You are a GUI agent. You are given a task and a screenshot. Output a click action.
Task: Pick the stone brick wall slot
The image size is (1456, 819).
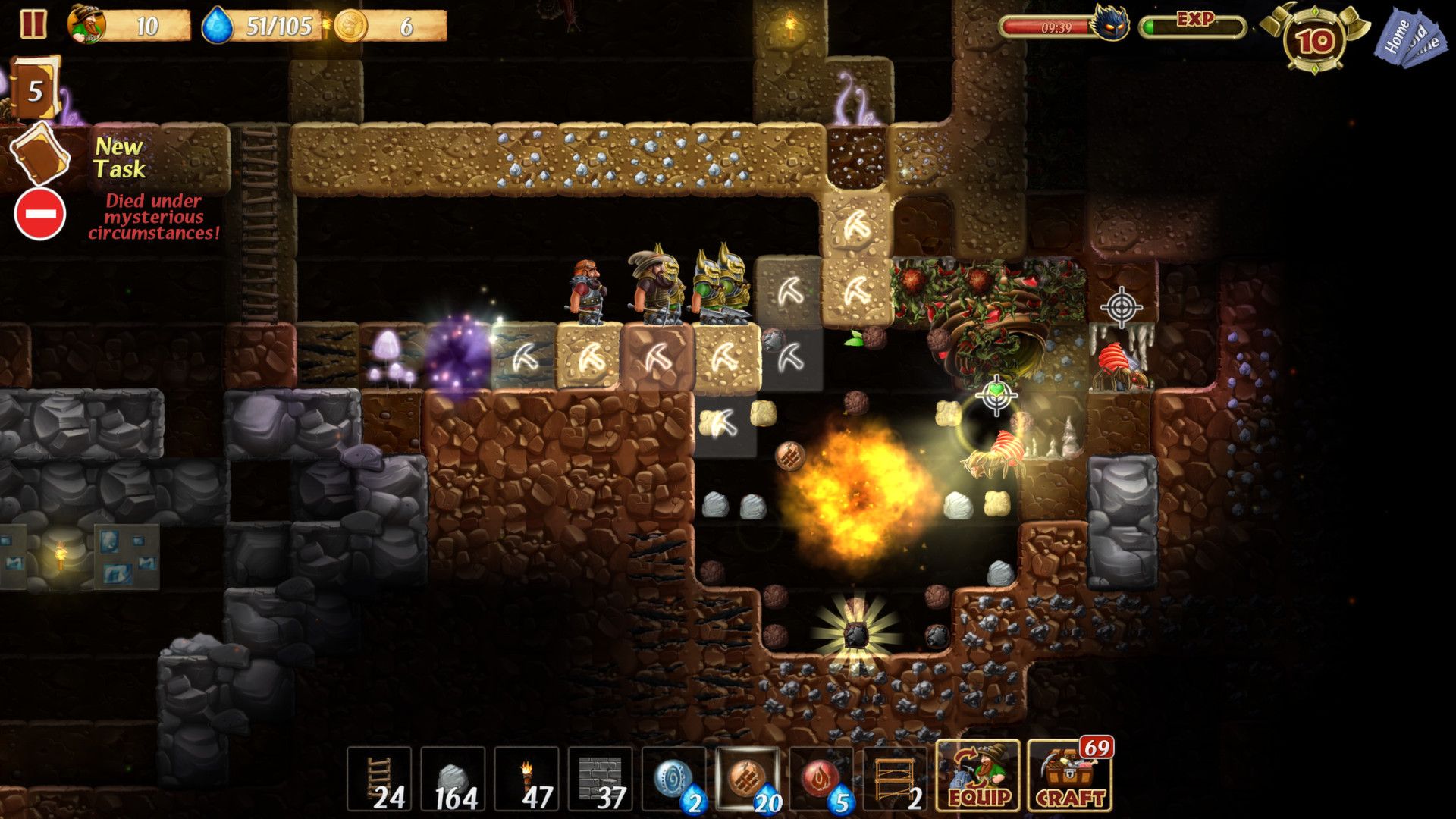point(600,779)
